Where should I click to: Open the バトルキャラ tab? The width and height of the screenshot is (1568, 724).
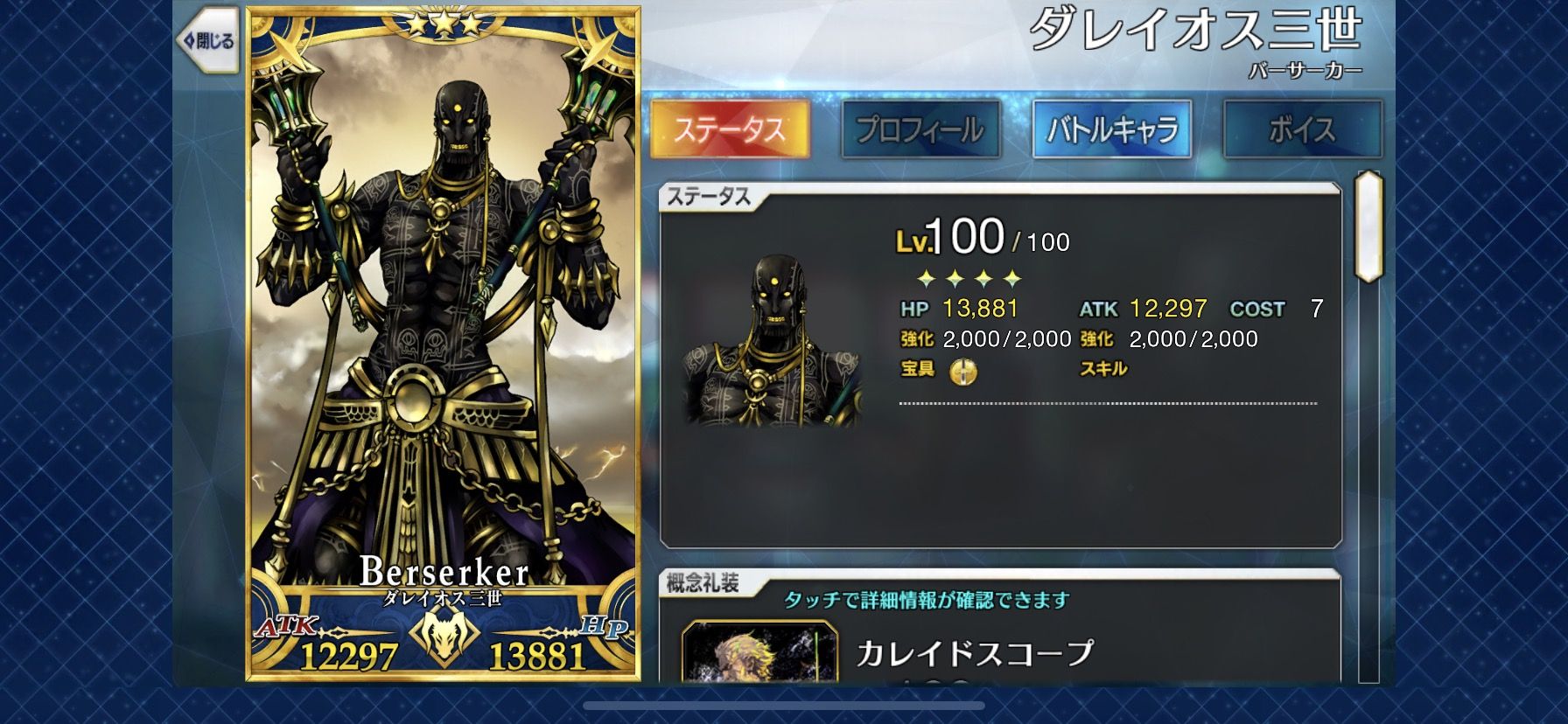[x=1111, y=127]
